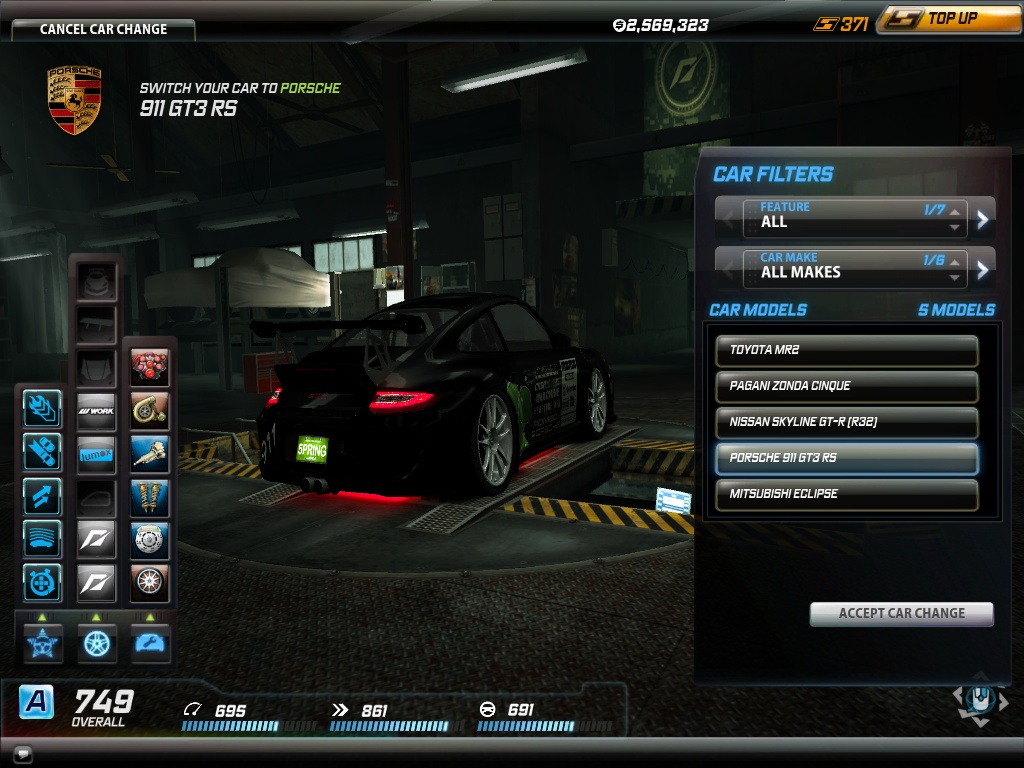Select the Porsche 911 GT3 RS entry
The width and height of the screenshot is (1024, 768).
point(846,458)
